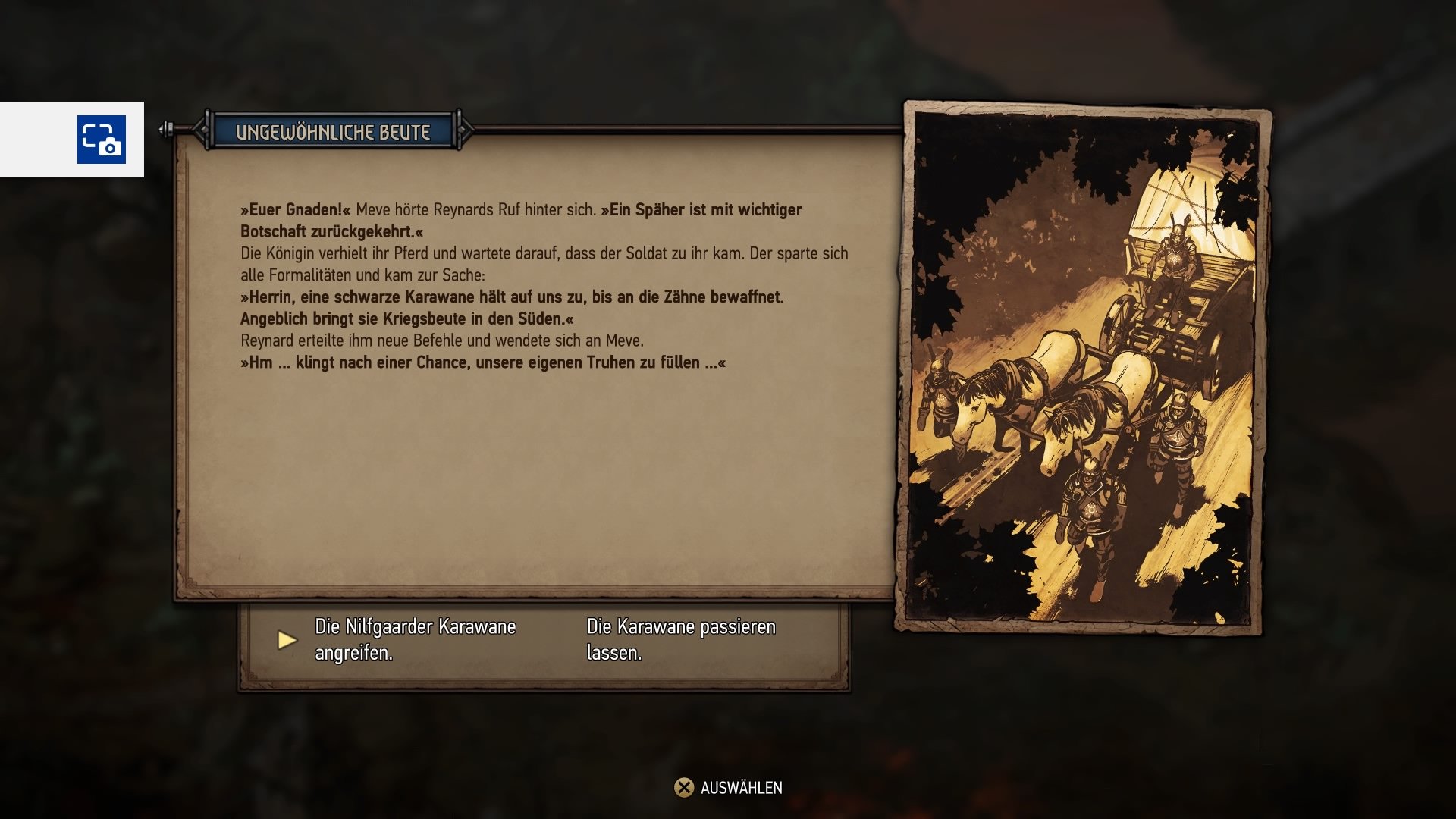
Task: Click the X button icon beside Auswählen
Action: 683,788
